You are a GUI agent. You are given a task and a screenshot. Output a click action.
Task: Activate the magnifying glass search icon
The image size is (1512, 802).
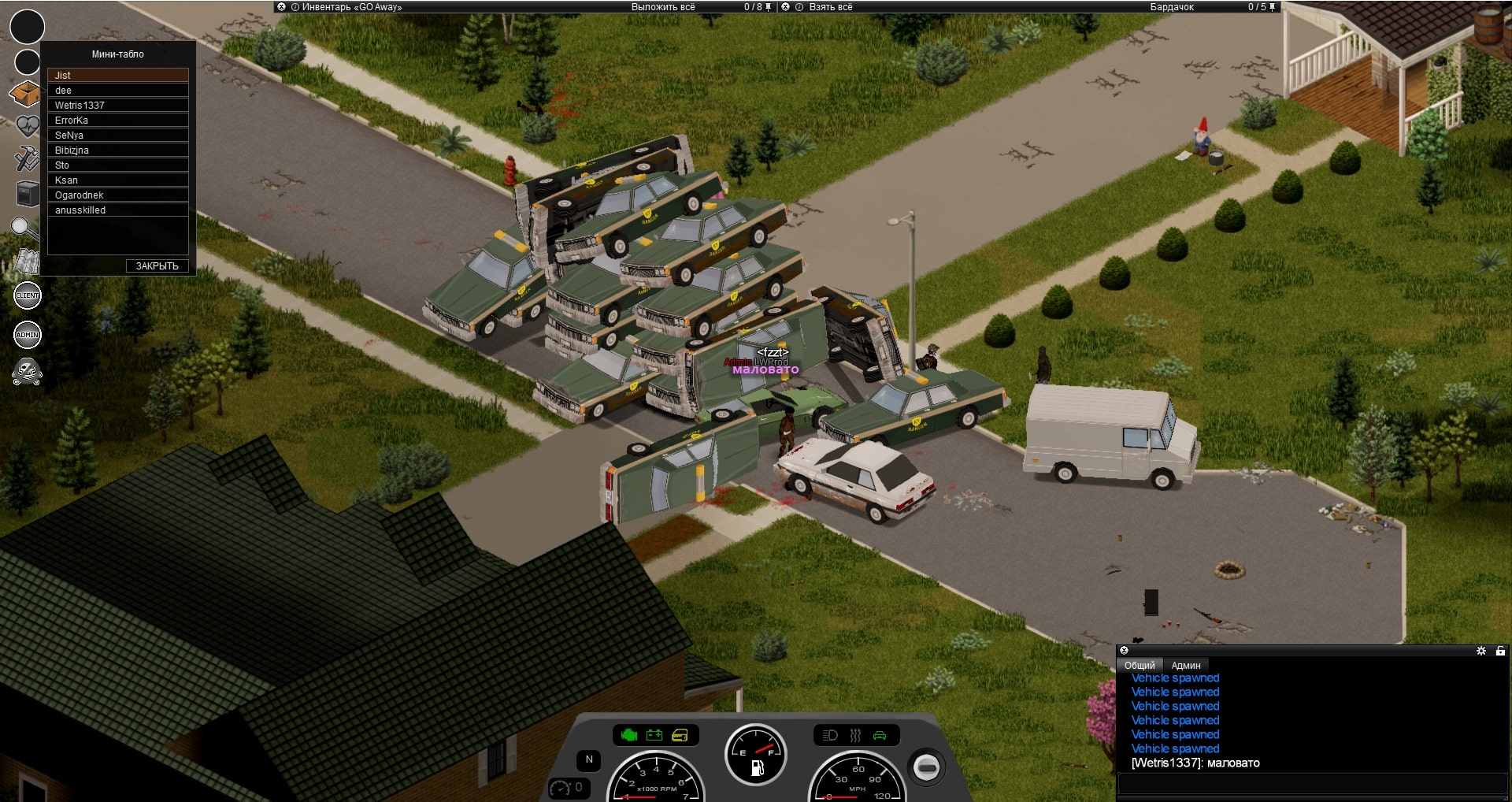(24, 228)
